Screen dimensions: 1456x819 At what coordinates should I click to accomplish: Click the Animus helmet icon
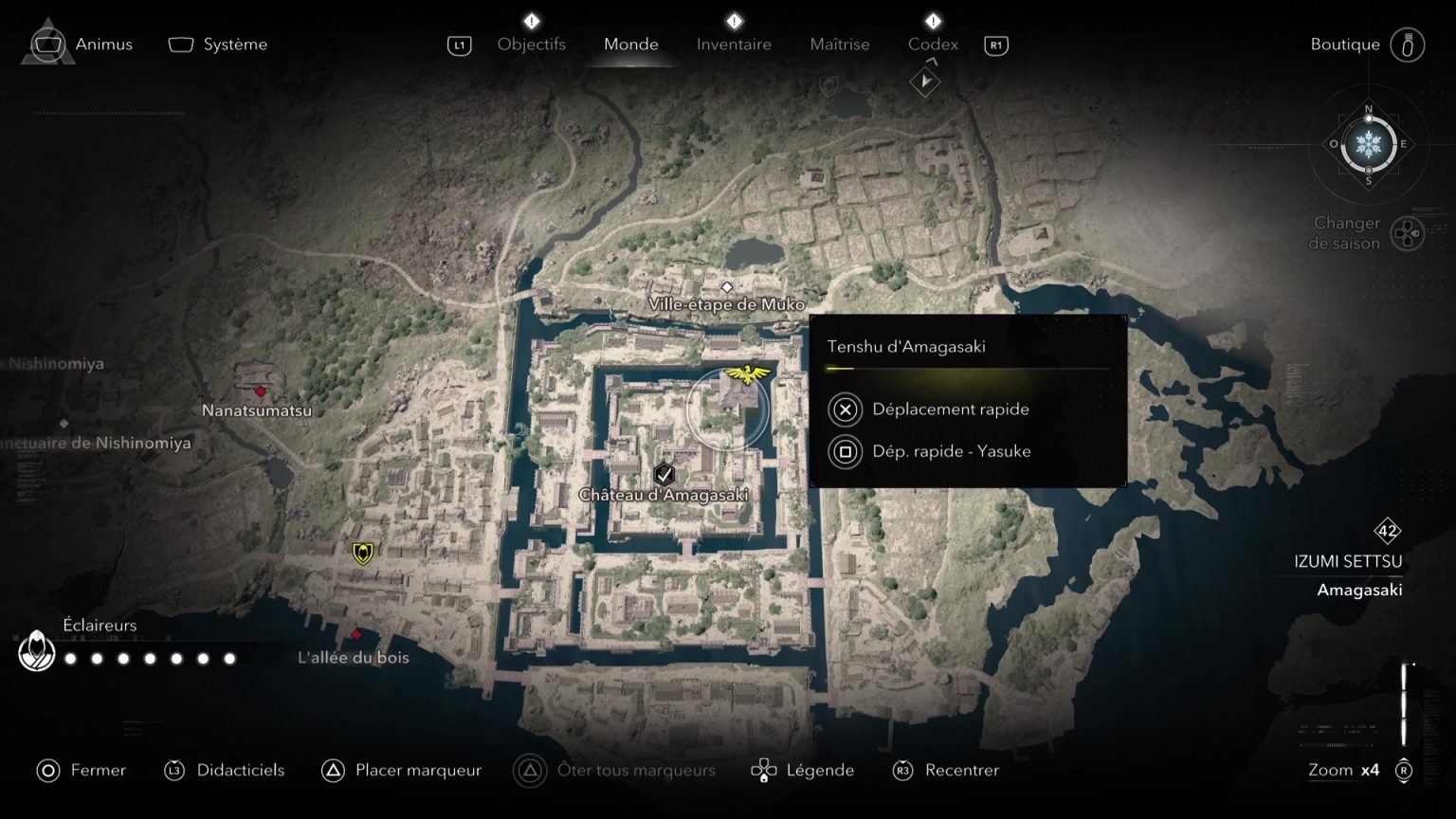click(46, 44)
